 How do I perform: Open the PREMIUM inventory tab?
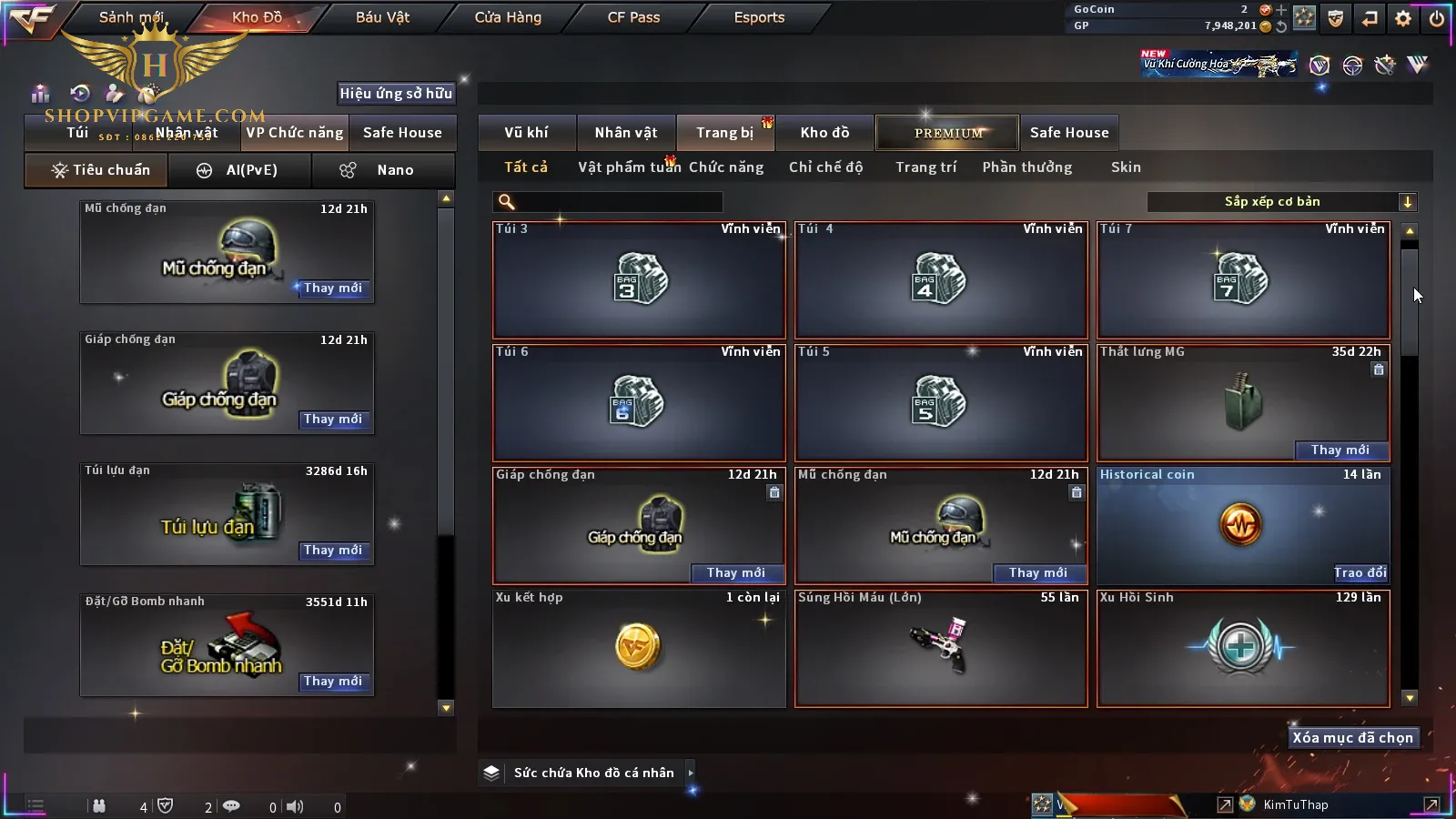948,133
